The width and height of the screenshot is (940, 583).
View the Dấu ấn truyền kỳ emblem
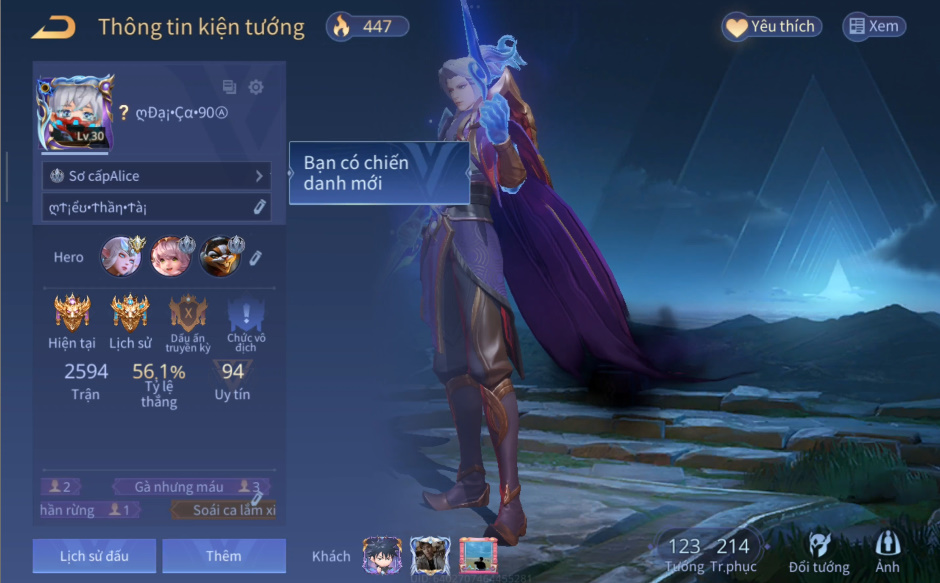point(189,314)
